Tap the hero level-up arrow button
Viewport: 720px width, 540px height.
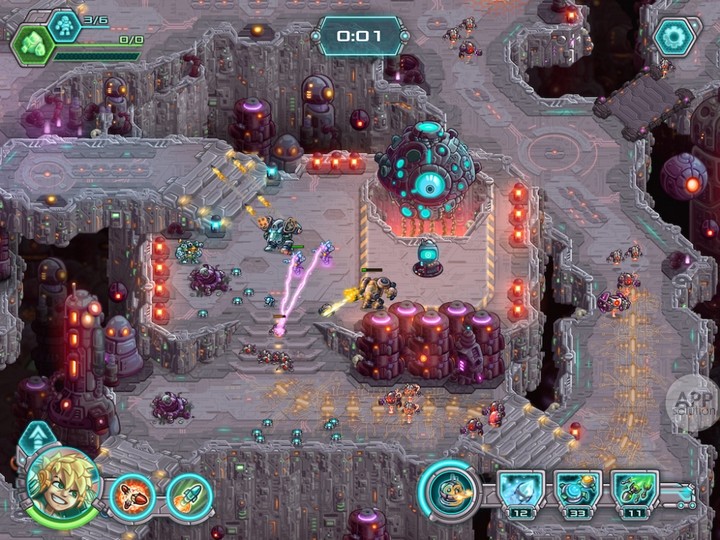click(37, 437)
